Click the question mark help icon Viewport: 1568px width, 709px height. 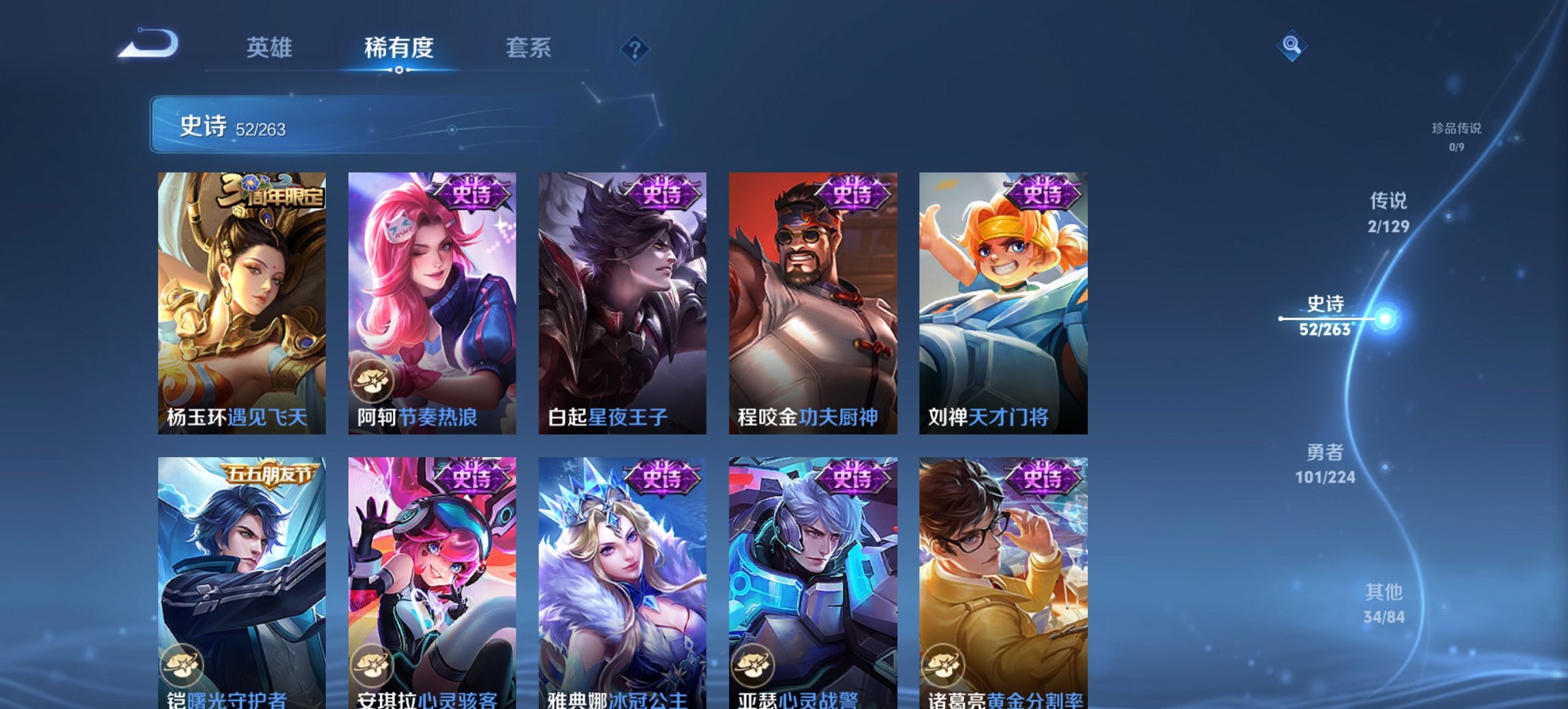click(x=635, y=49)
